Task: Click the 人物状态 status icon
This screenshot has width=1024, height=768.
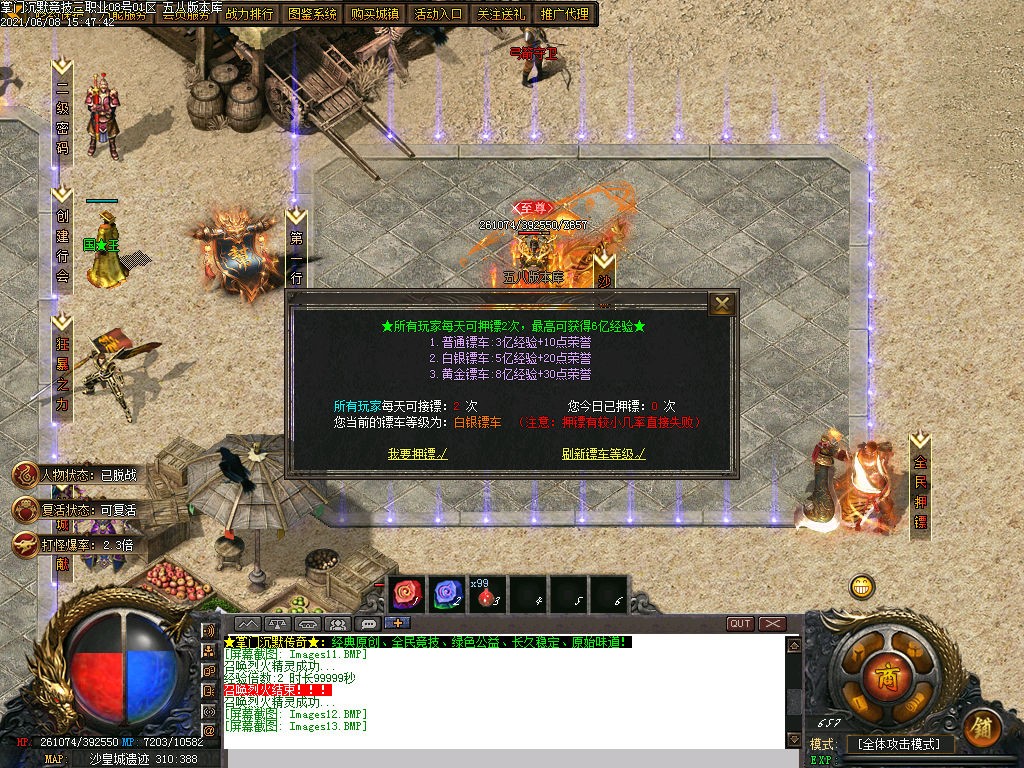Action: pos(24,475)
